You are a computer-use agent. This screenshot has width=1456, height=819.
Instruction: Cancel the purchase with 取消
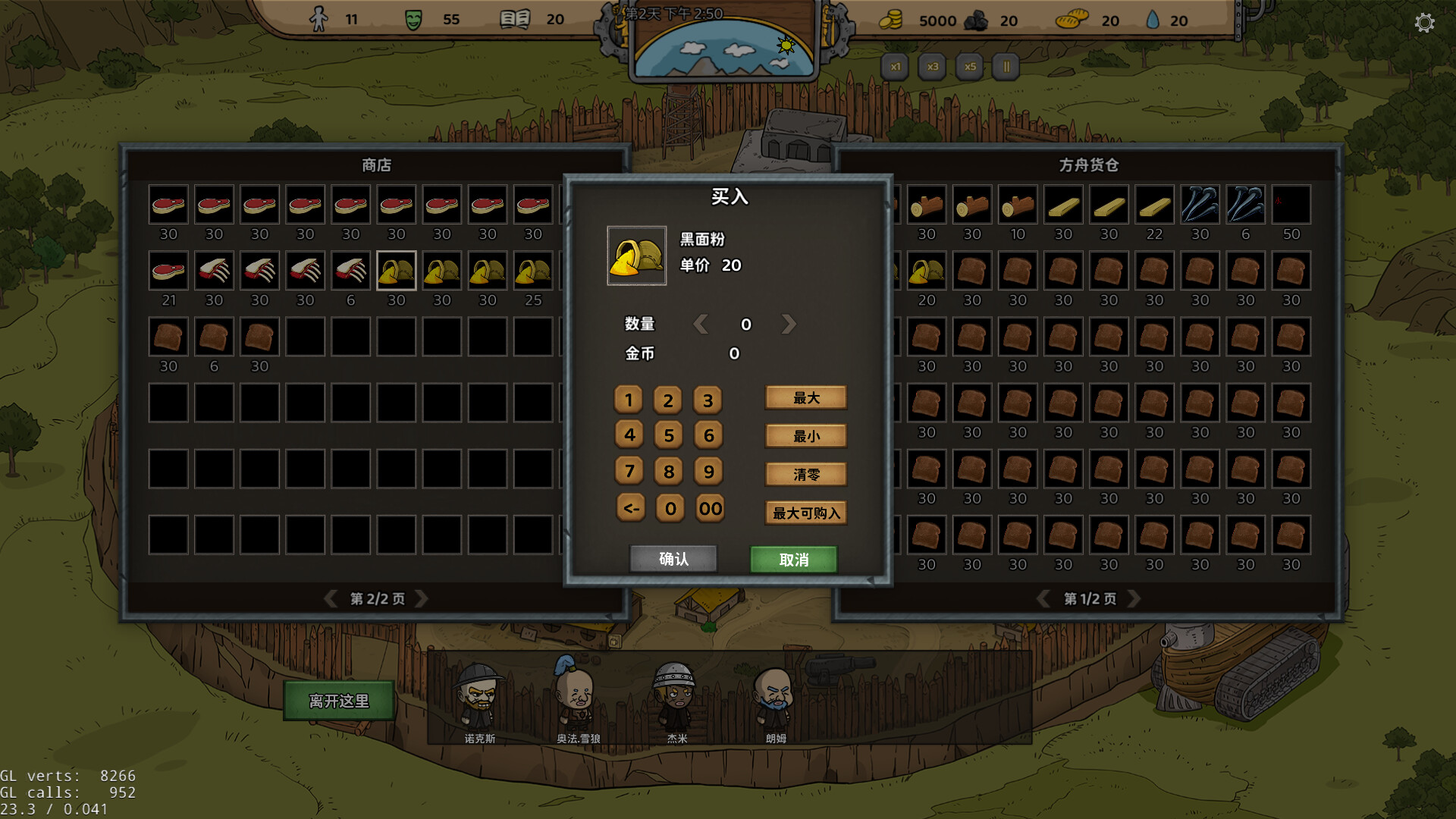(793, 560)
